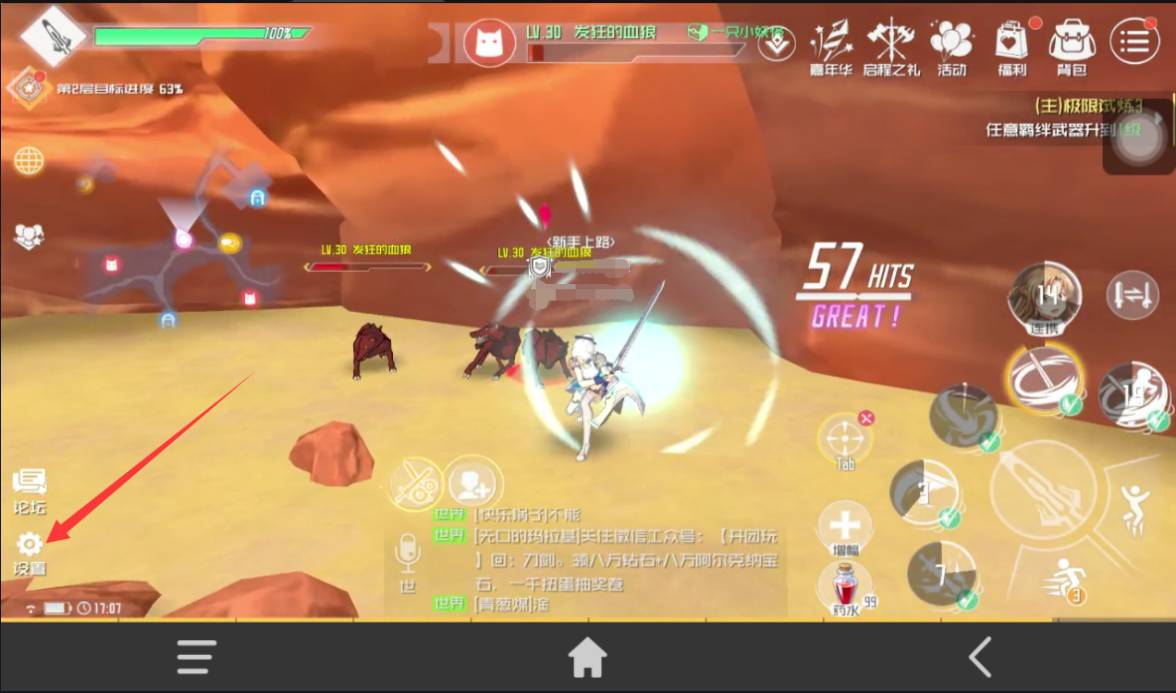1176x693 pixels.
Task: Use the red 药水 potion
Action: 845,586
